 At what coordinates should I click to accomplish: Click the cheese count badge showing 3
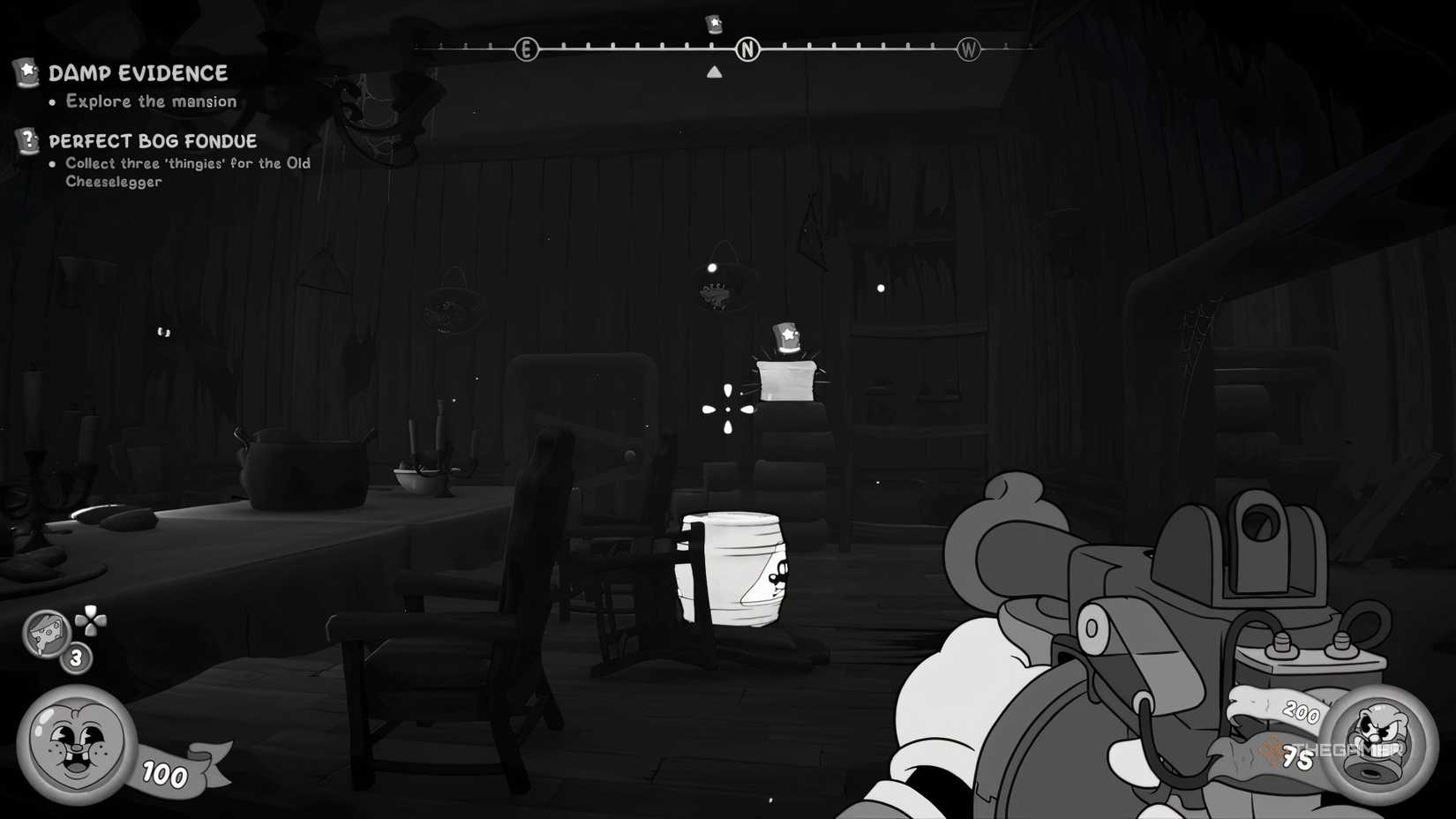(x=76, y=658)
